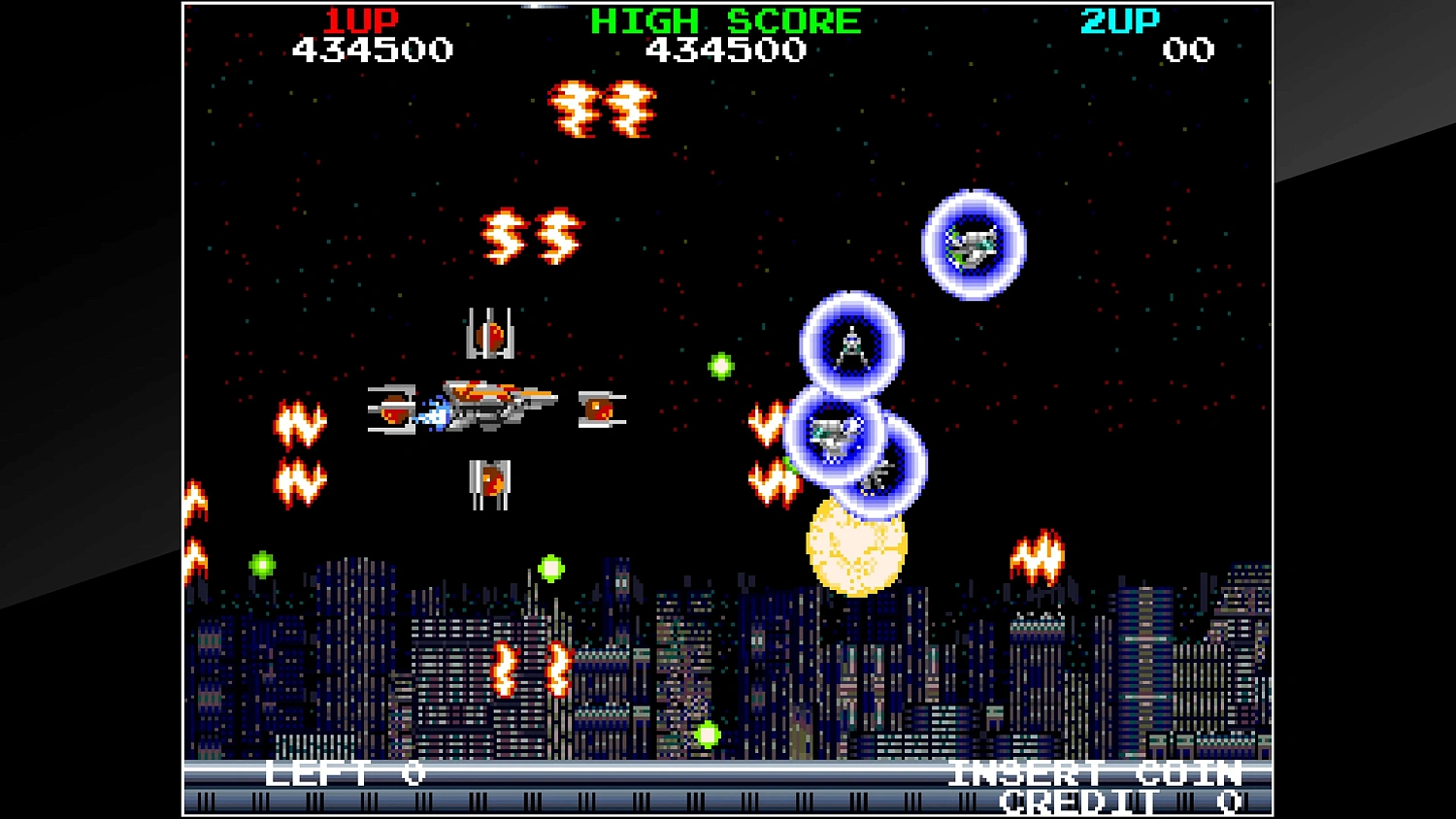Click the flame burst on the far right

click(x=1038, y=555)
